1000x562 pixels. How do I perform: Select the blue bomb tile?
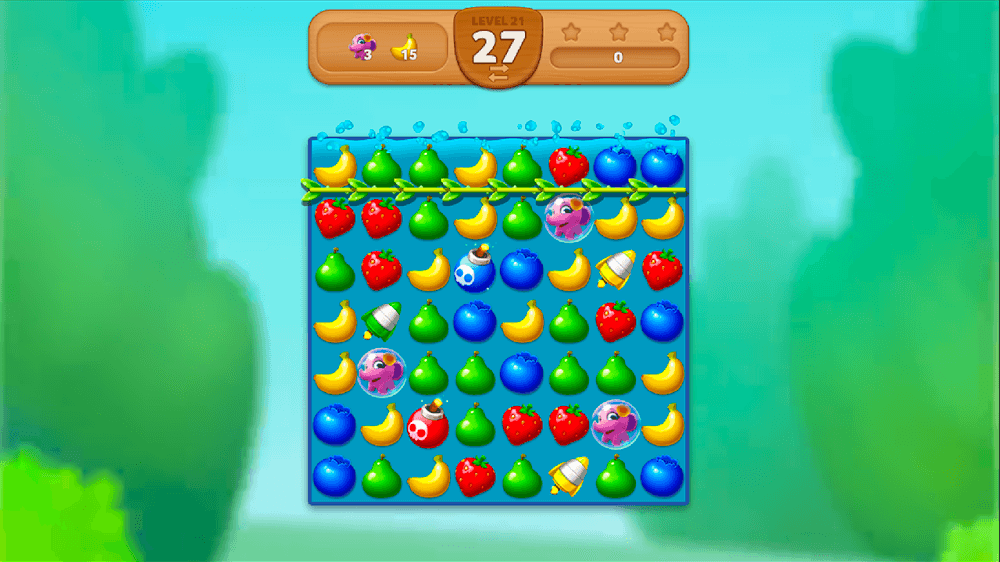475,269
